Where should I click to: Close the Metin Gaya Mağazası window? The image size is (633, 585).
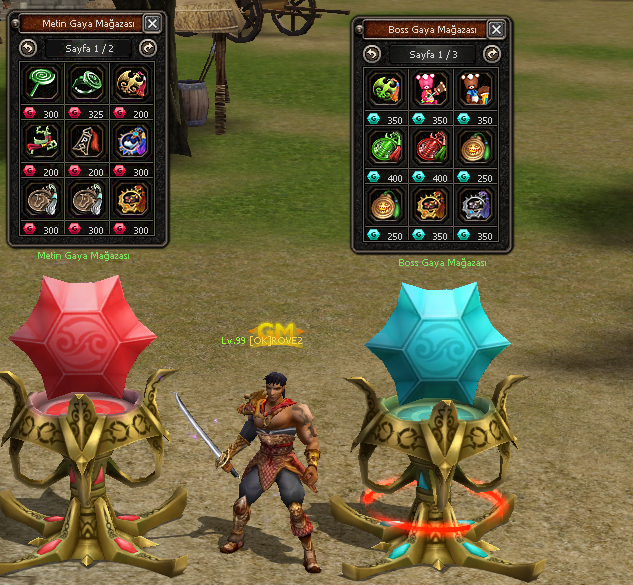click(x=152, y=24)
